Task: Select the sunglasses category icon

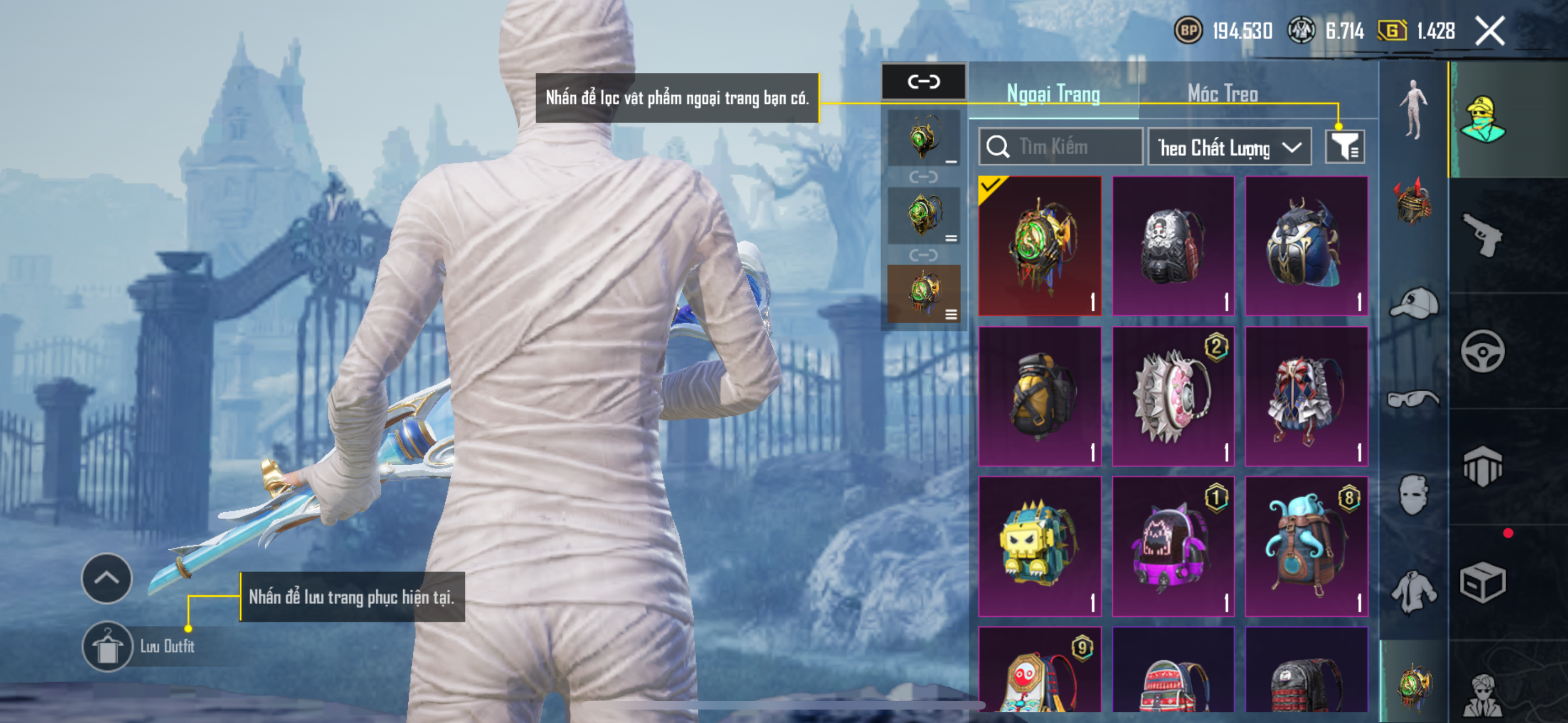Action: [x=1413, y=399]
